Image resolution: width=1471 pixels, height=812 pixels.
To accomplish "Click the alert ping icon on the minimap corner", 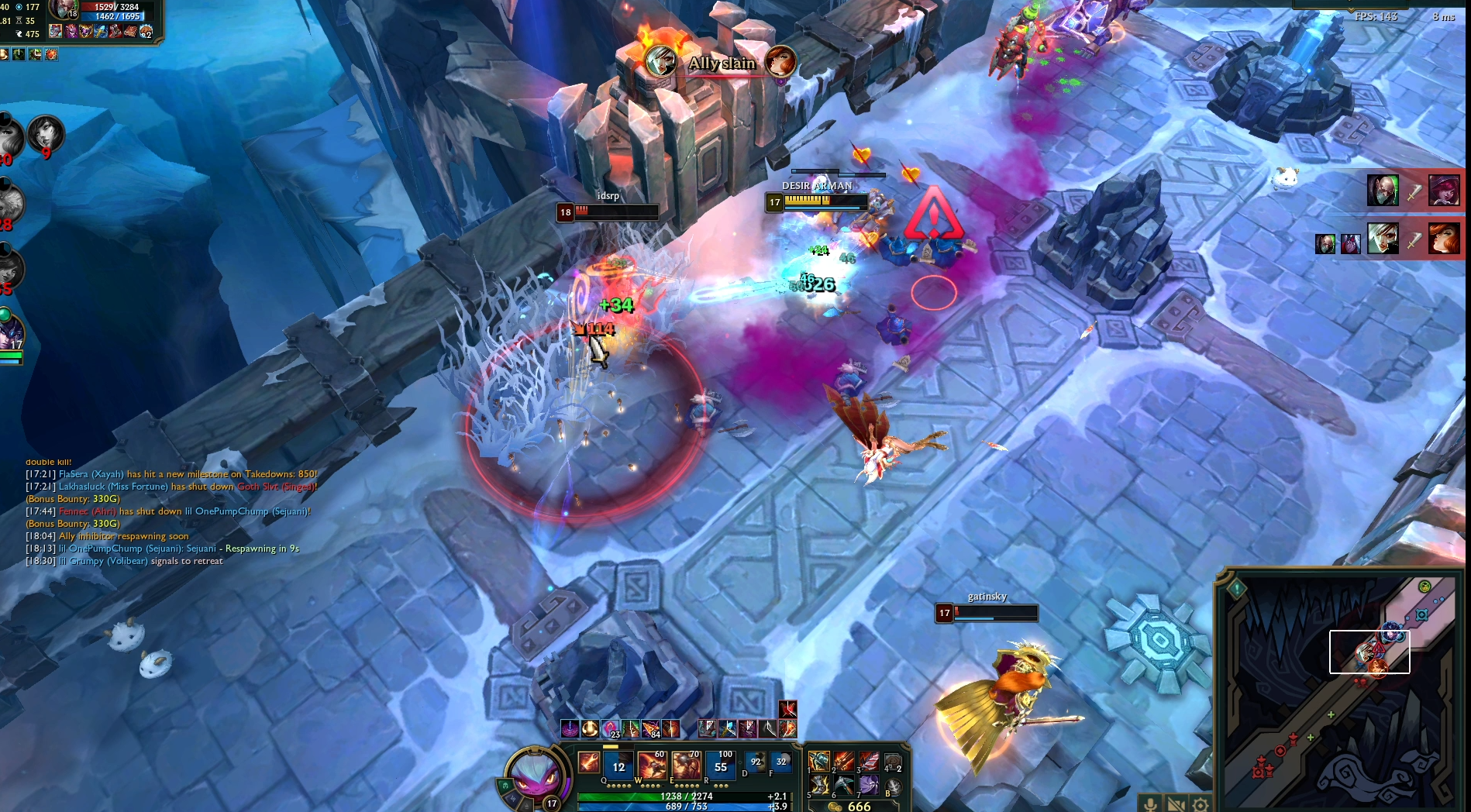I will click(1237, 589).
